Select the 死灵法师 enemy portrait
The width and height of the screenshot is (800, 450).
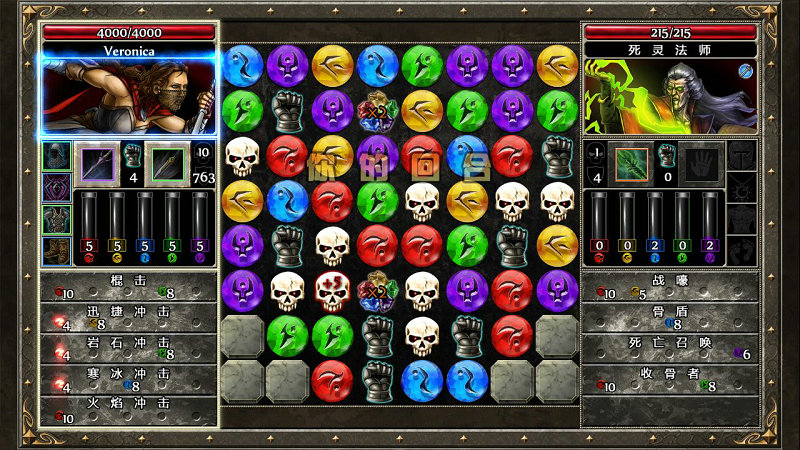(x=670, y=96)
